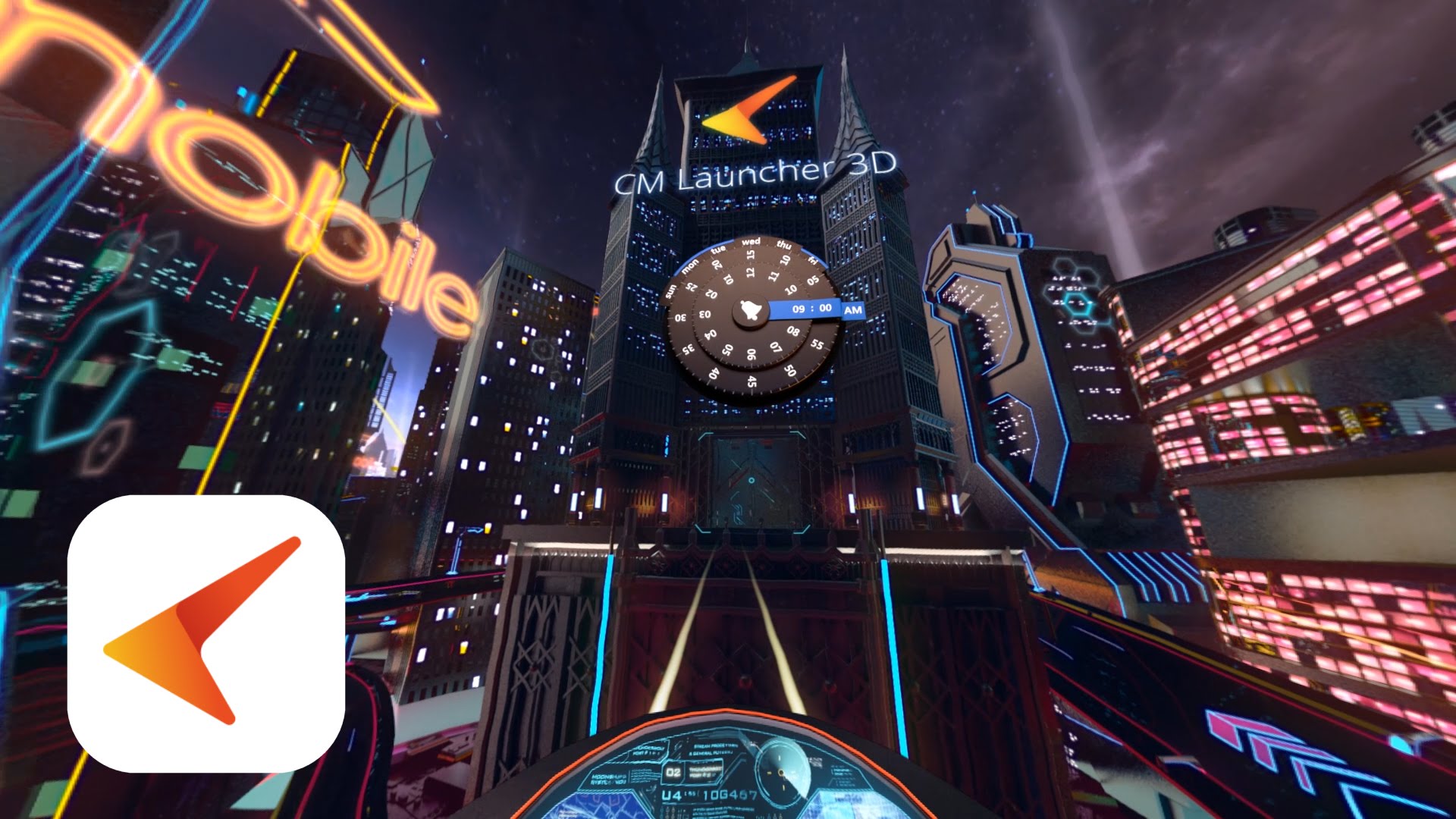This screenshot has height=819, width=1456.
Task: Select minute 45 on the outer minute ring
Action: click(752, 381)
